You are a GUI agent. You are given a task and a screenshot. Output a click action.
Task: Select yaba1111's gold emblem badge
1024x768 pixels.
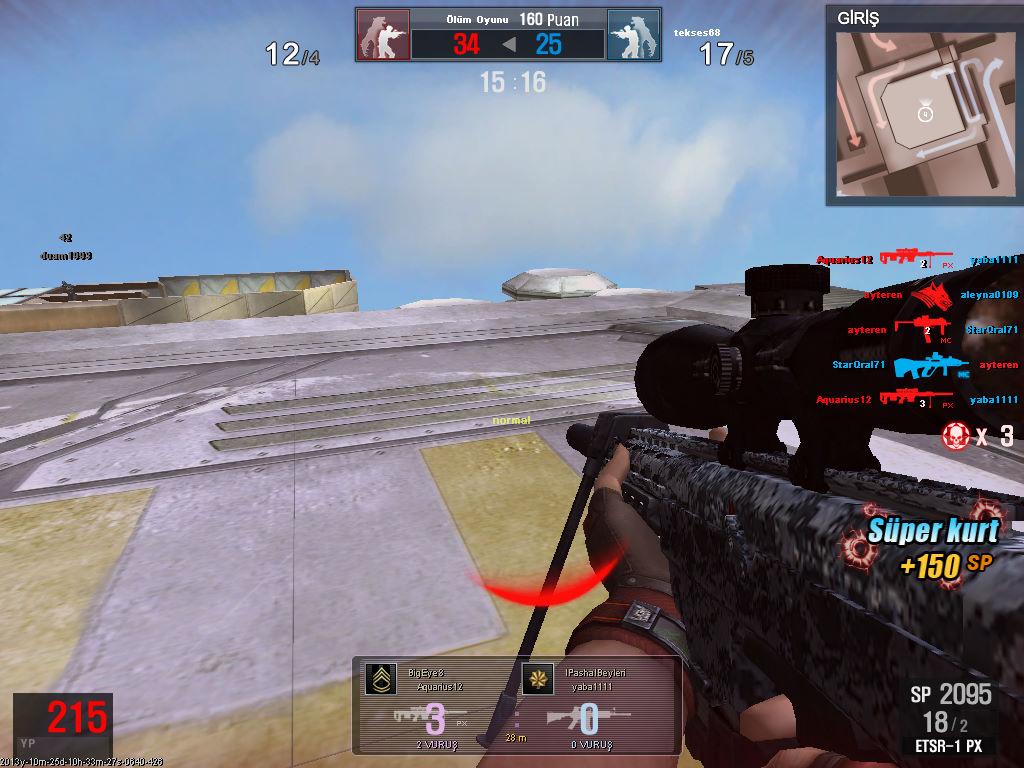click(x=539, y=679)
